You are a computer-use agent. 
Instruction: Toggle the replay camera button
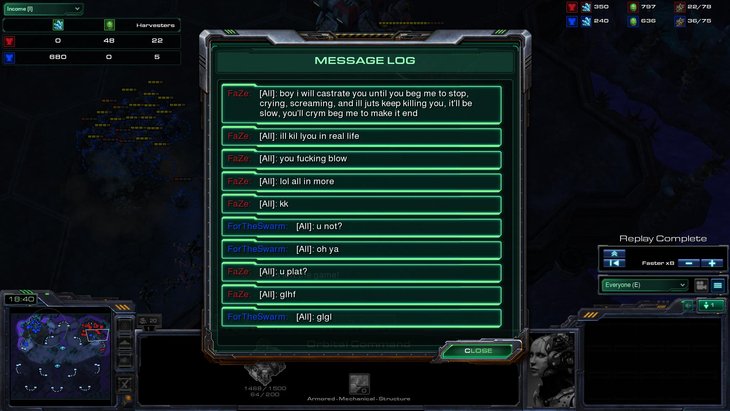pos(701,285)
